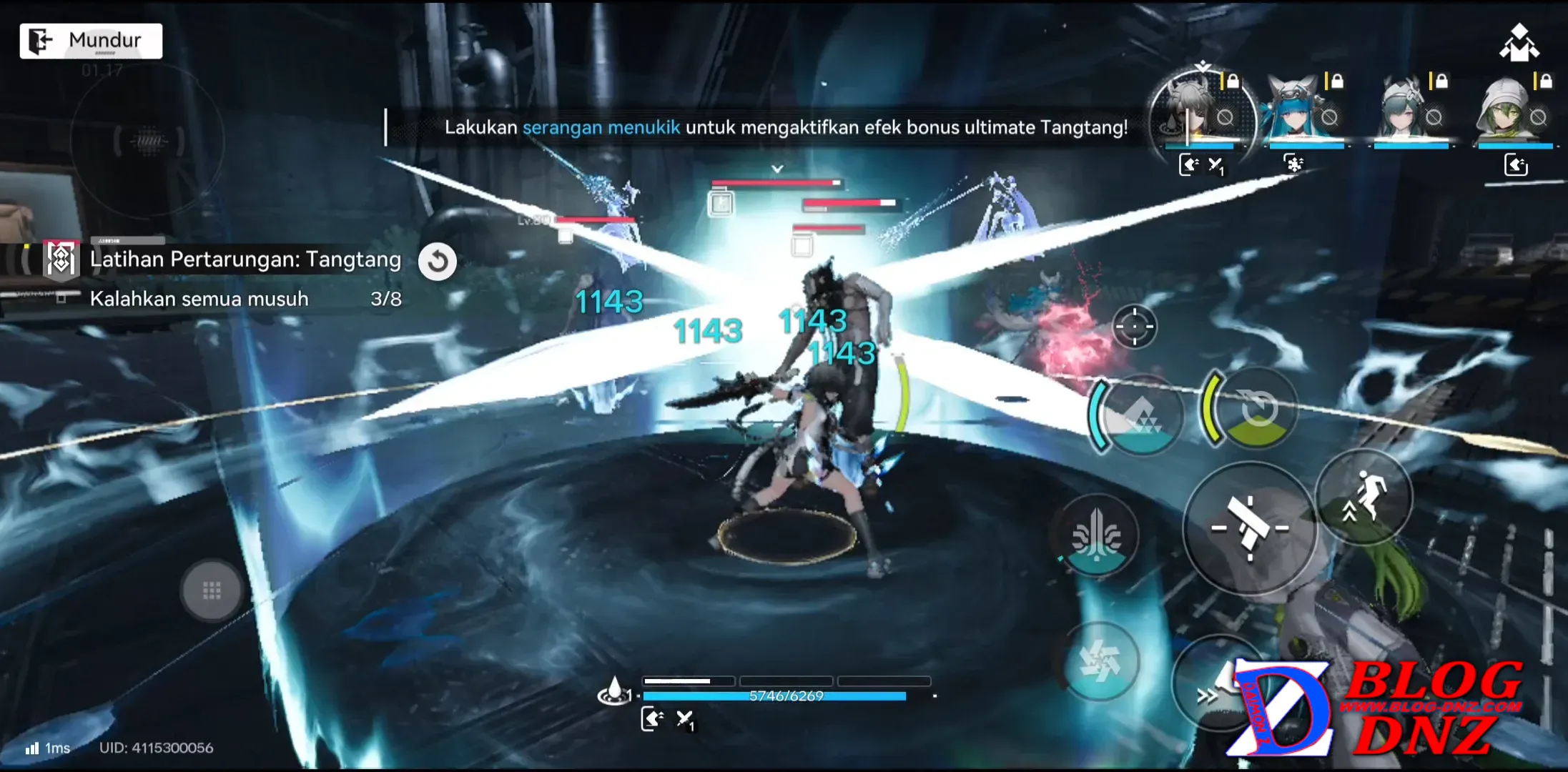This screenshot has width=1568, height=772.
Task: Use the pinwheel shuriken skill
Action: (1100, 661)
